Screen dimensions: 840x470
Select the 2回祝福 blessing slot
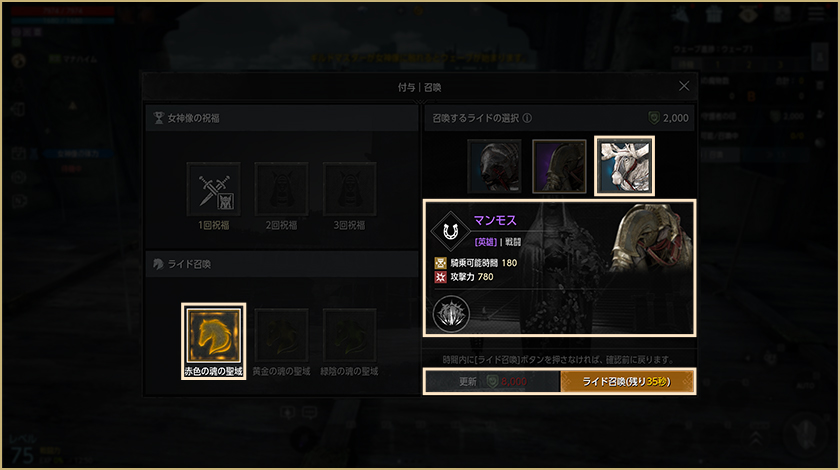[x=281, y=189]
